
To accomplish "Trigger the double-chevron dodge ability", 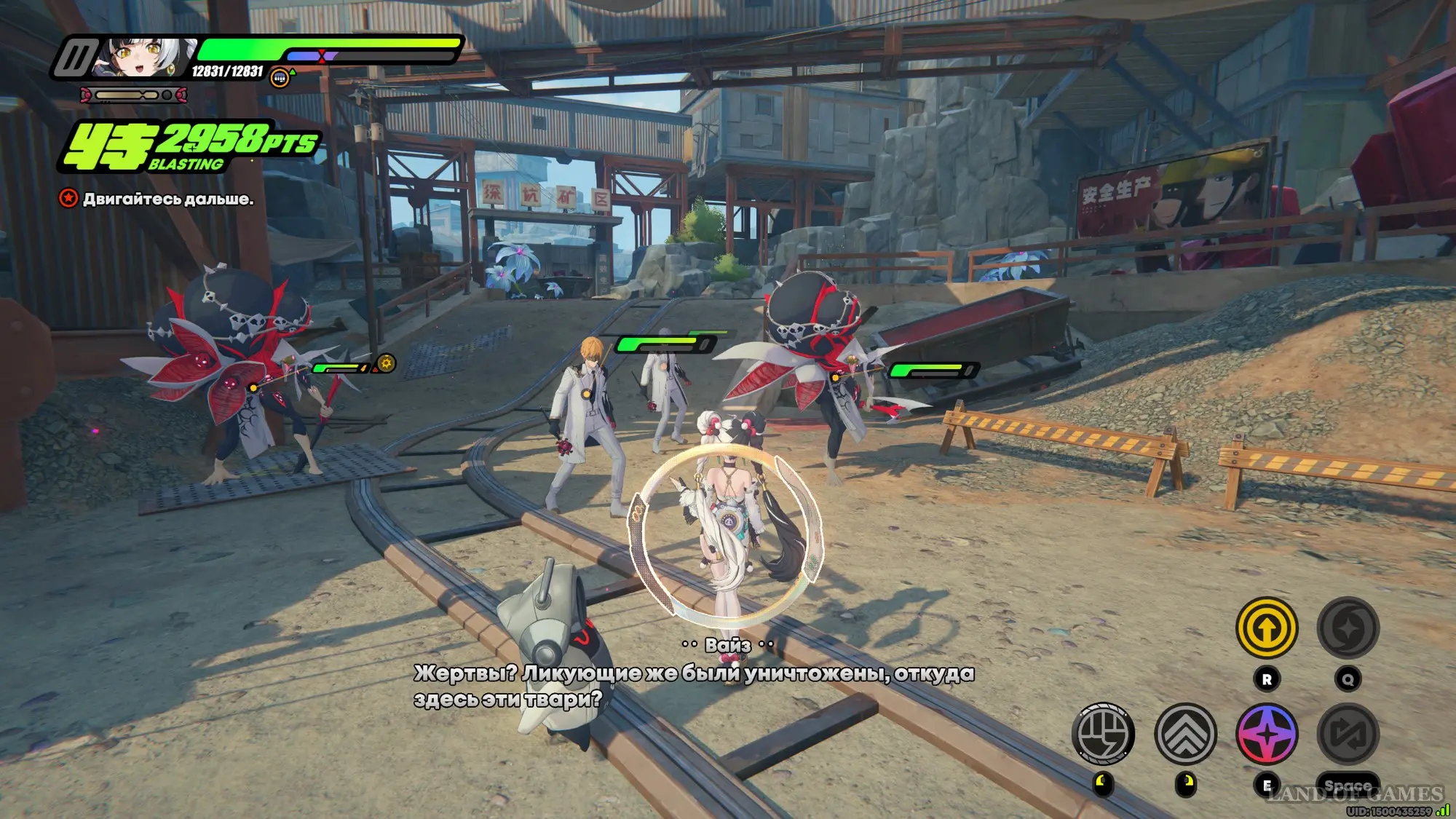I will [1185, 734].
